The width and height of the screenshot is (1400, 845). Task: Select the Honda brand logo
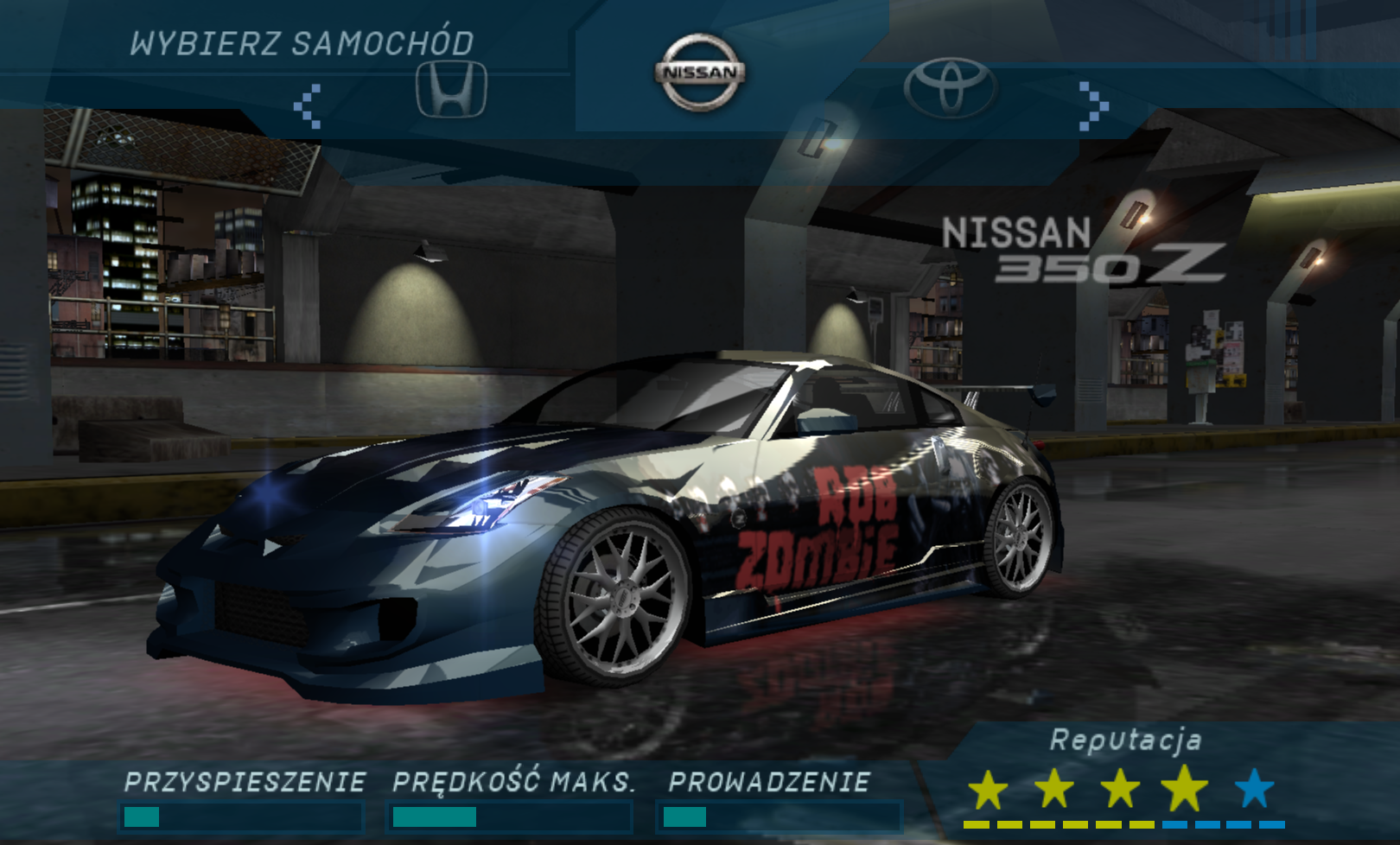tap(451, 89)
